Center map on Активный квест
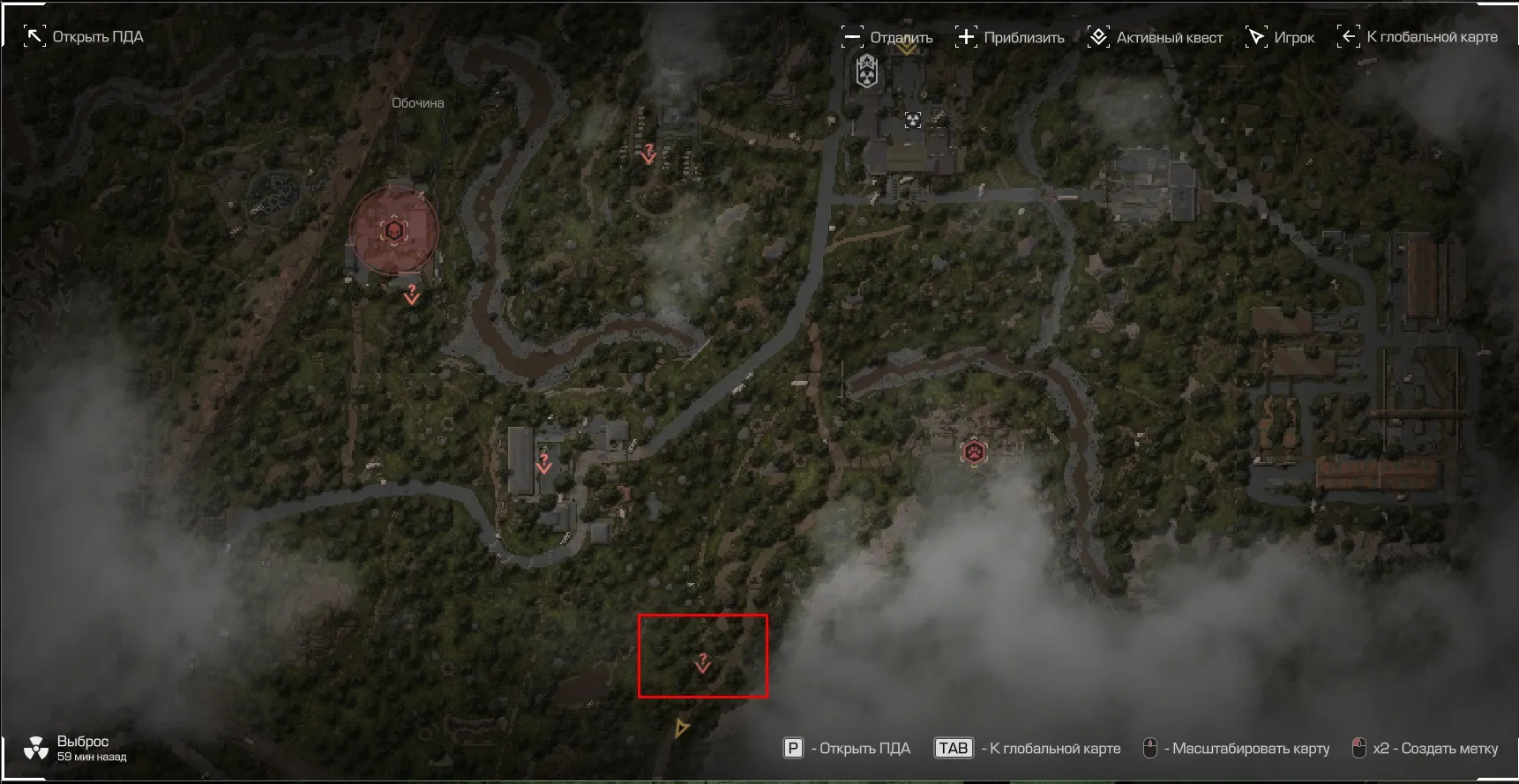This screenshot has width=1519, height=784. pos(1156,37)
